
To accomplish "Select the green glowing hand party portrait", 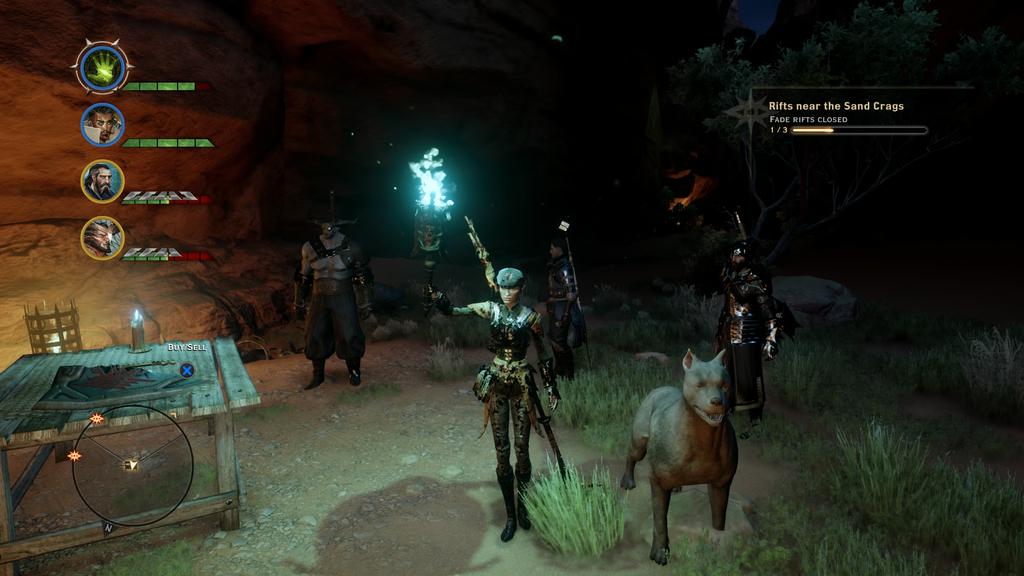I will (x=102, y=68).
